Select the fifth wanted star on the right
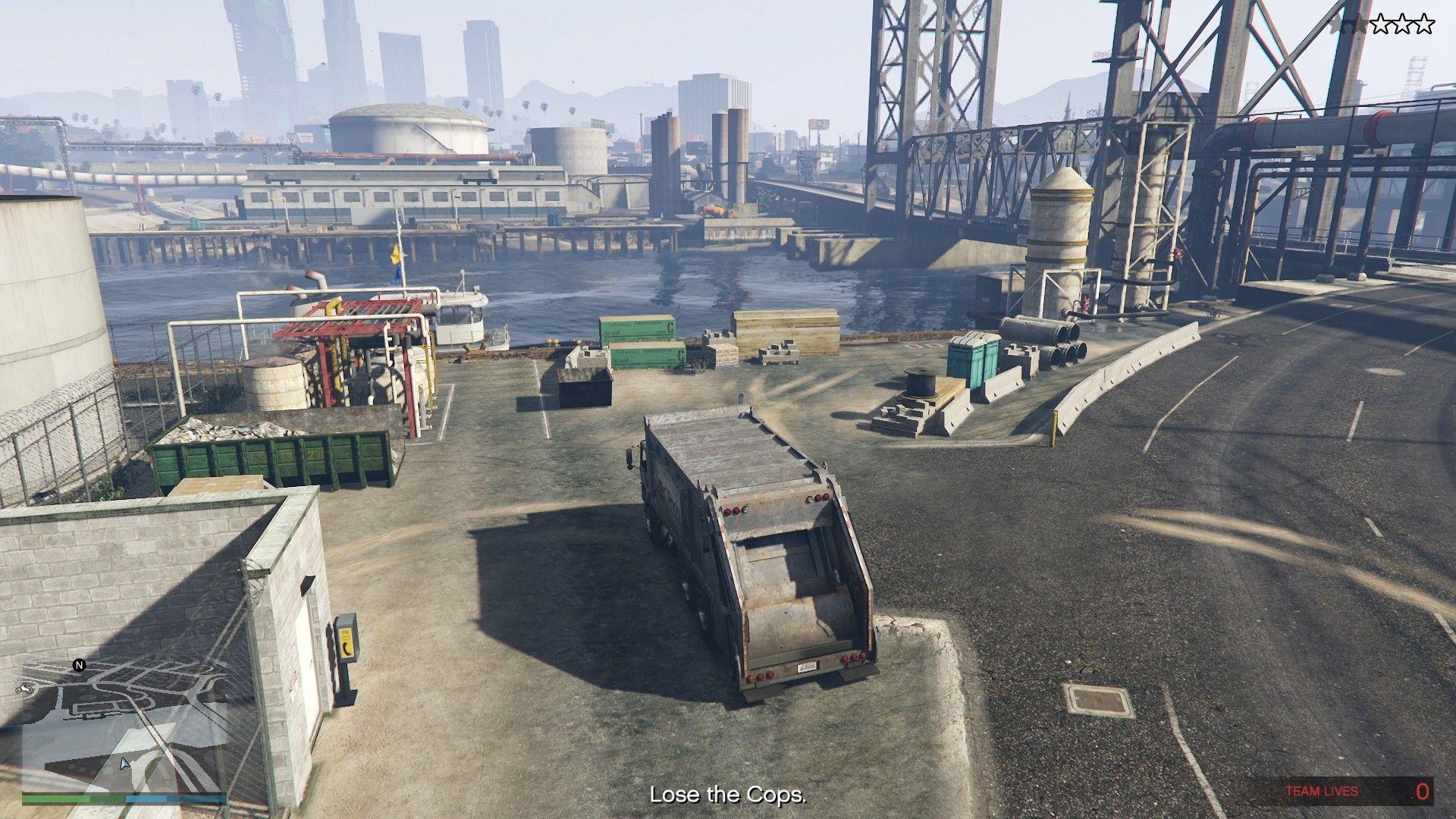 1425,23
